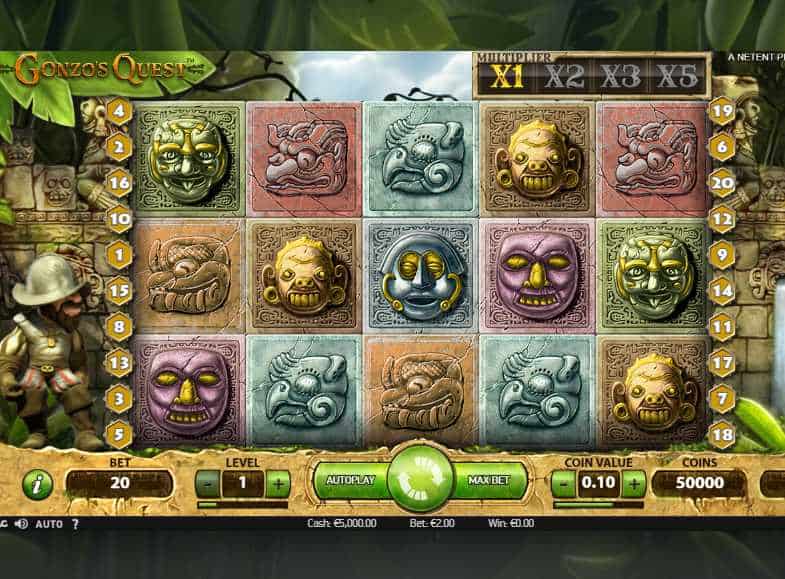Open the green info paytable button
Screen dimensions: 785x579
38,484
